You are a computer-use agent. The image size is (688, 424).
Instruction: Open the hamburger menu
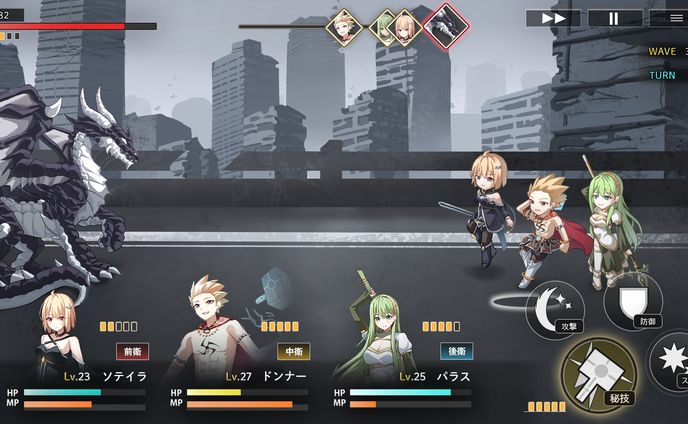pos(668,18)
